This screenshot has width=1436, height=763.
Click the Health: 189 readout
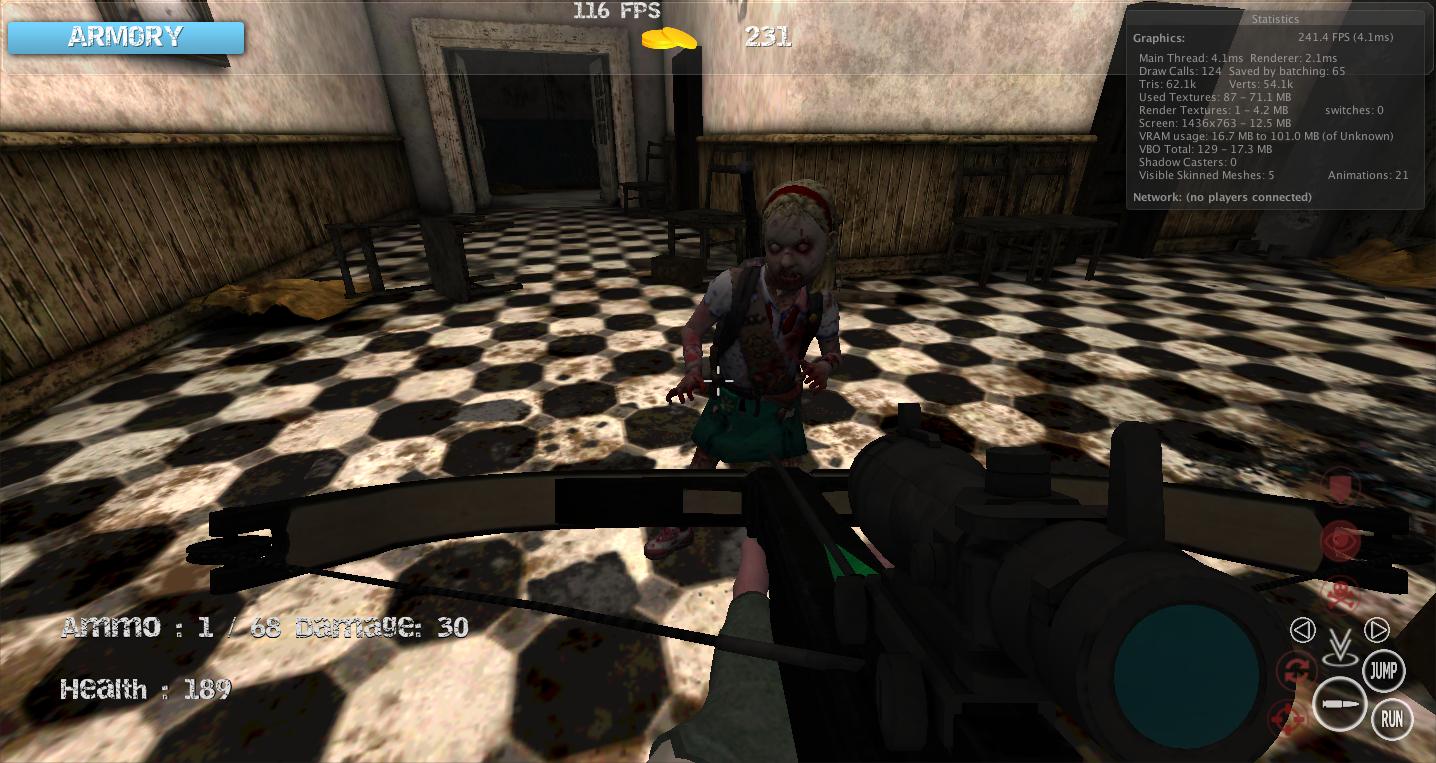pyautogui.click(x=146, y=688)
